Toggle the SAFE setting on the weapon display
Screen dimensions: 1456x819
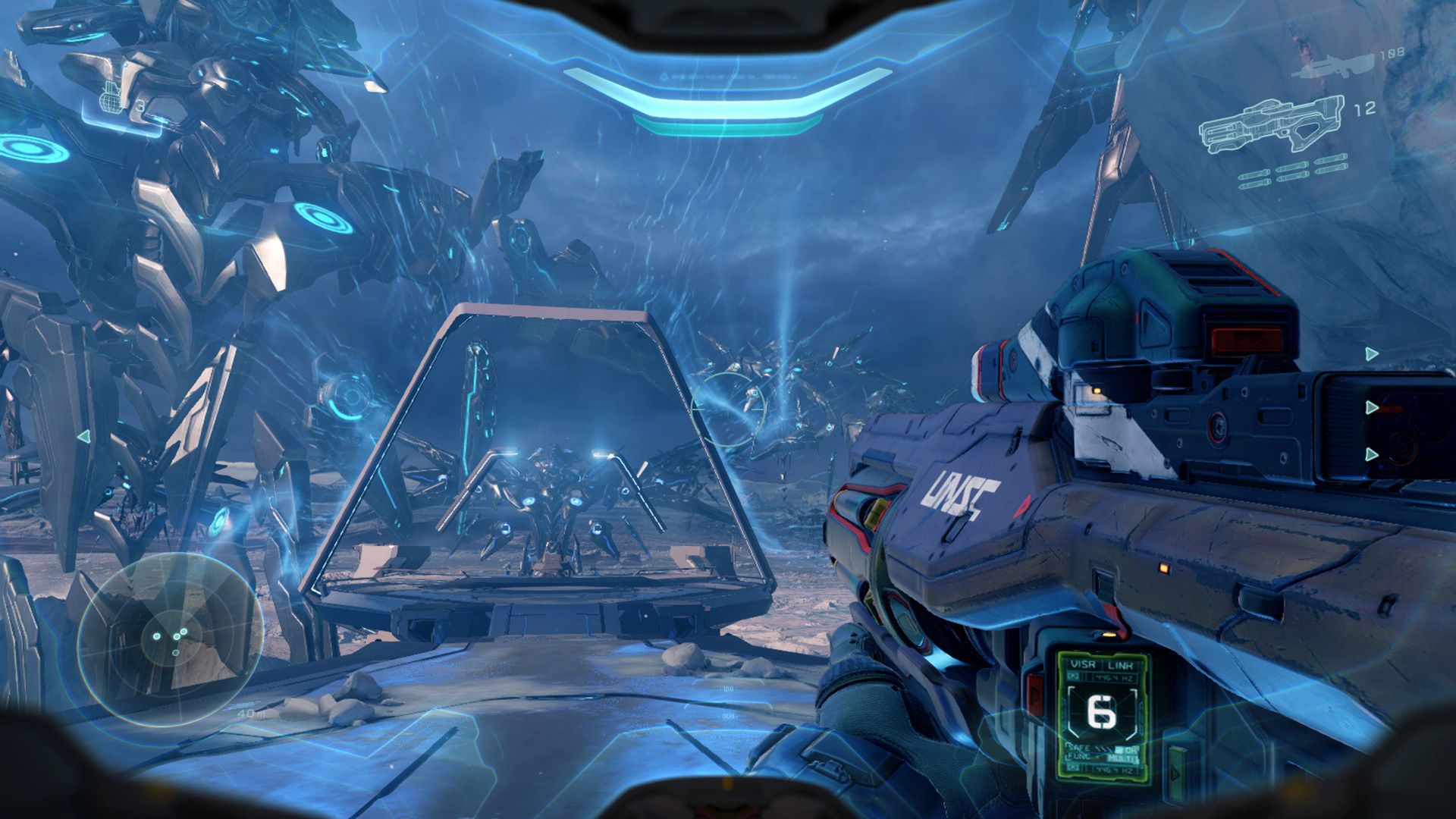pos(1079,747)
